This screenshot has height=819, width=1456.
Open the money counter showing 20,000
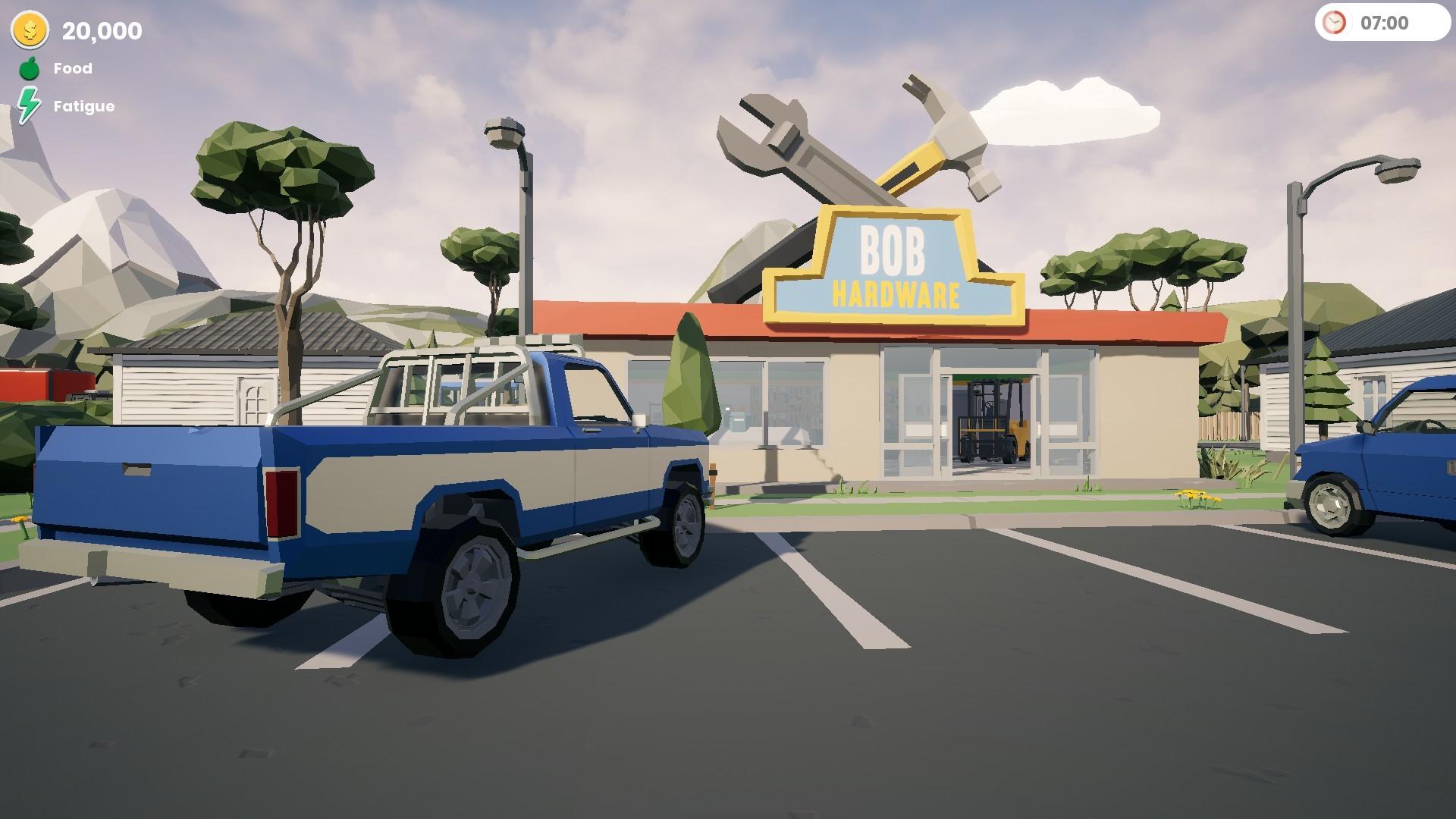(101, 31)
